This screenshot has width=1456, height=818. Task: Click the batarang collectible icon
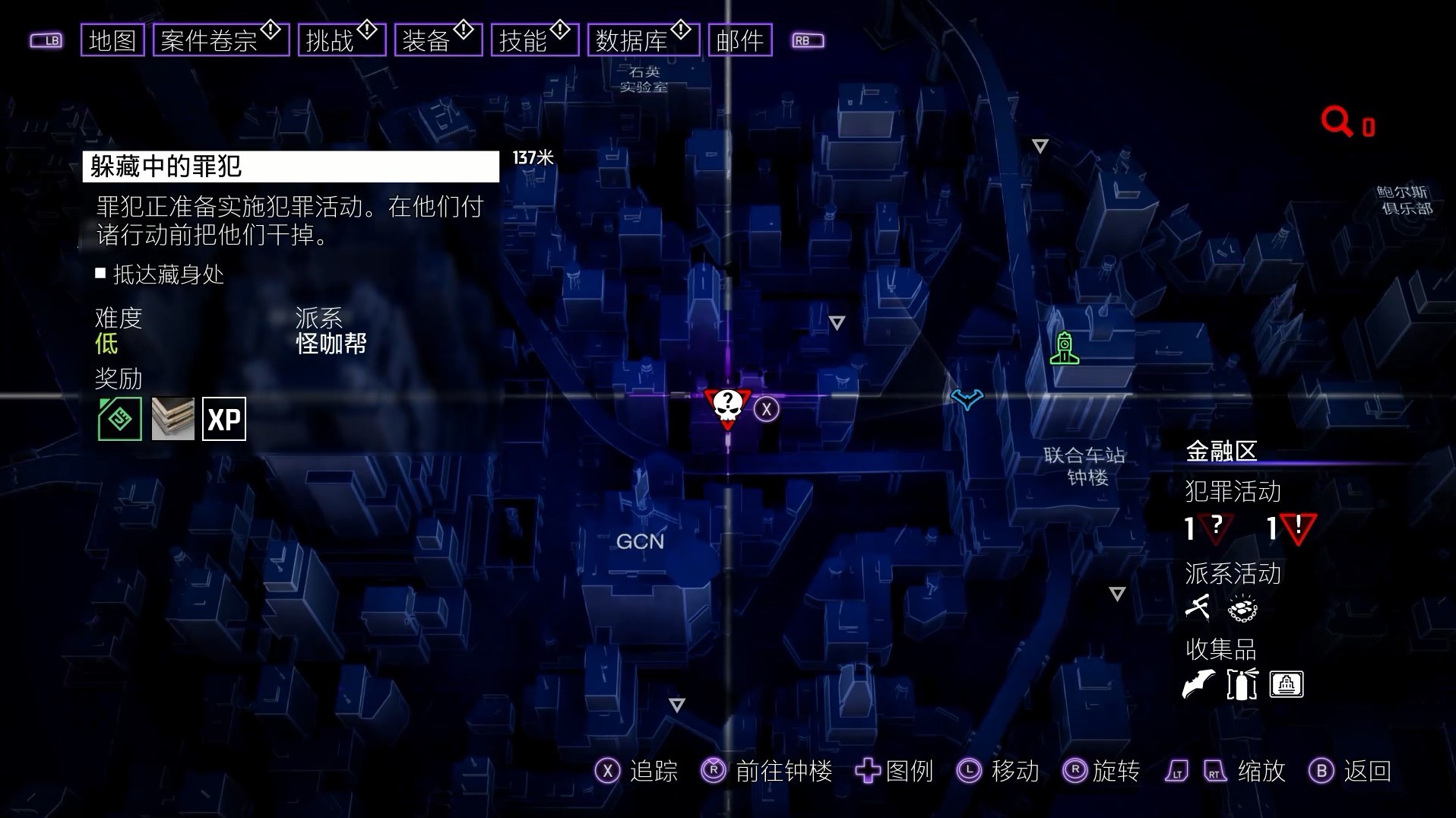coord(1198,683)
